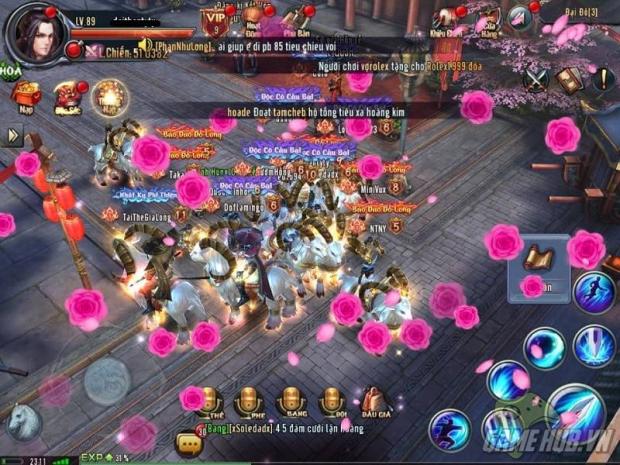Image resolution: width=620 pixels, height=465 pixels.
Task: Collapse top menu with triangle arrow button
Action: click(520, 17)
